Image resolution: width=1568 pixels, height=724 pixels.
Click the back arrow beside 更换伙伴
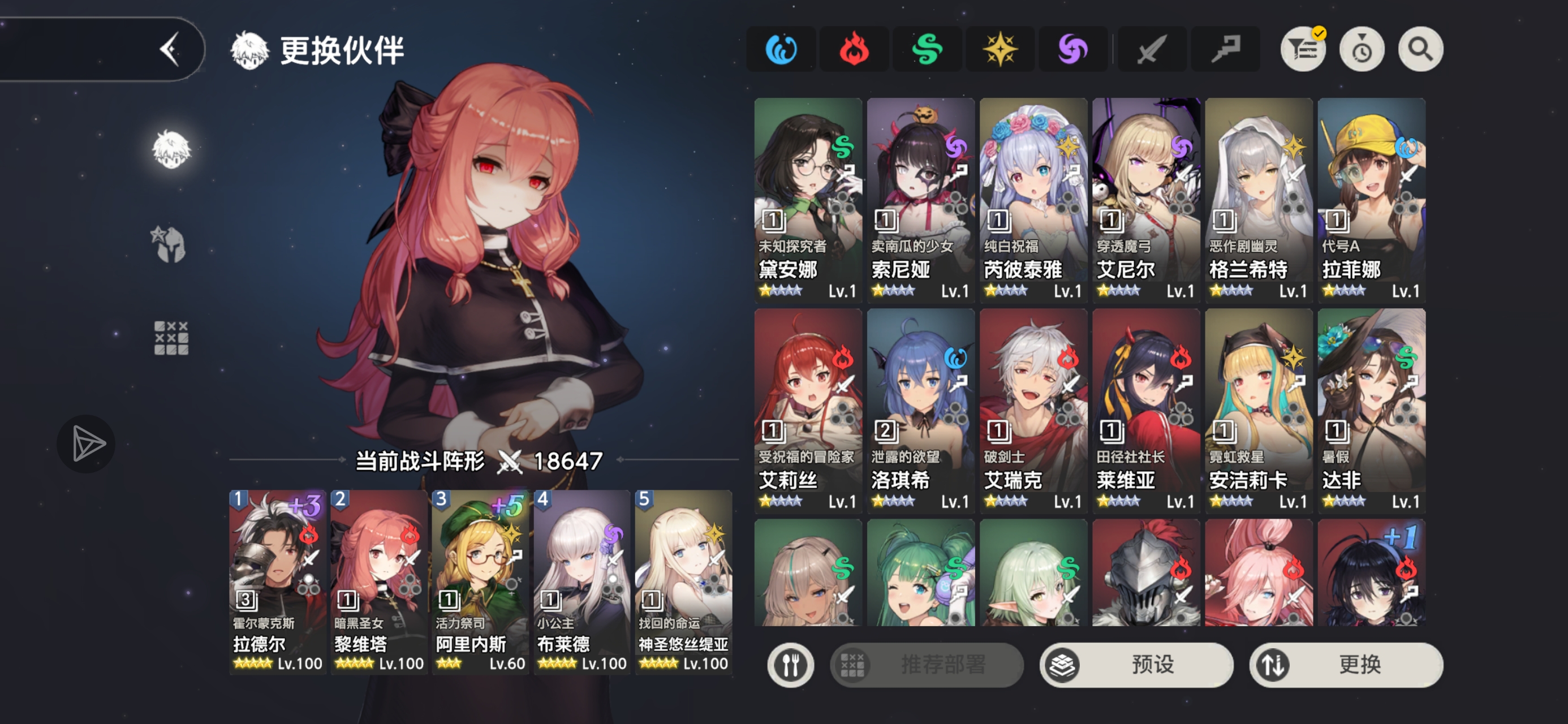(x=173, y=49)
